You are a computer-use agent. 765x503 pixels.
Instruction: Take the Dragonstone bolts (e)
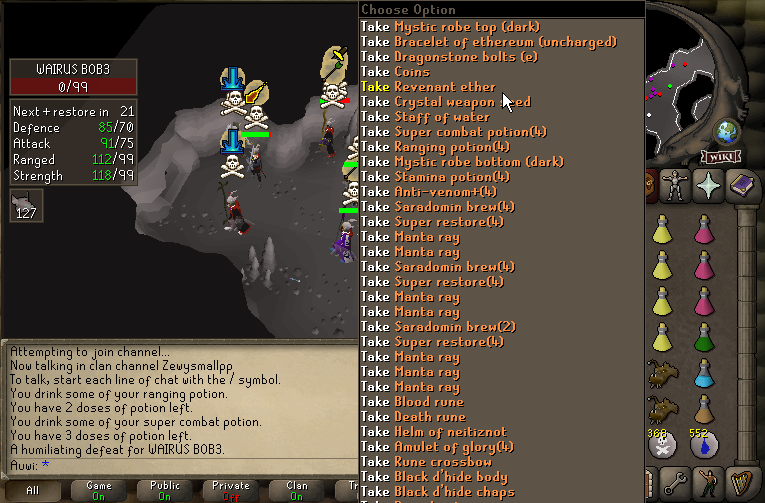(450, 57)
